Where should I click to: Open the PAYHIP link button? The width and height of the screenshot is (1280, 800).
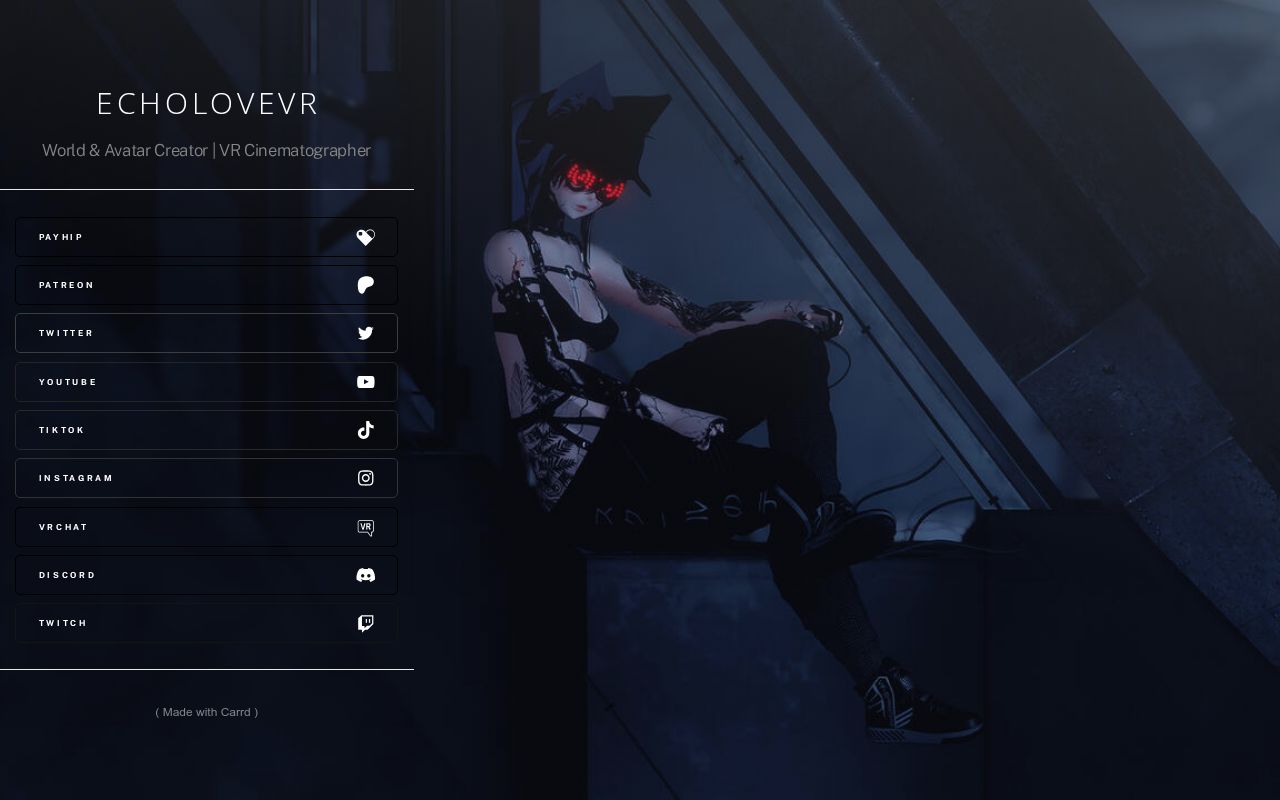tap(180, 237)
